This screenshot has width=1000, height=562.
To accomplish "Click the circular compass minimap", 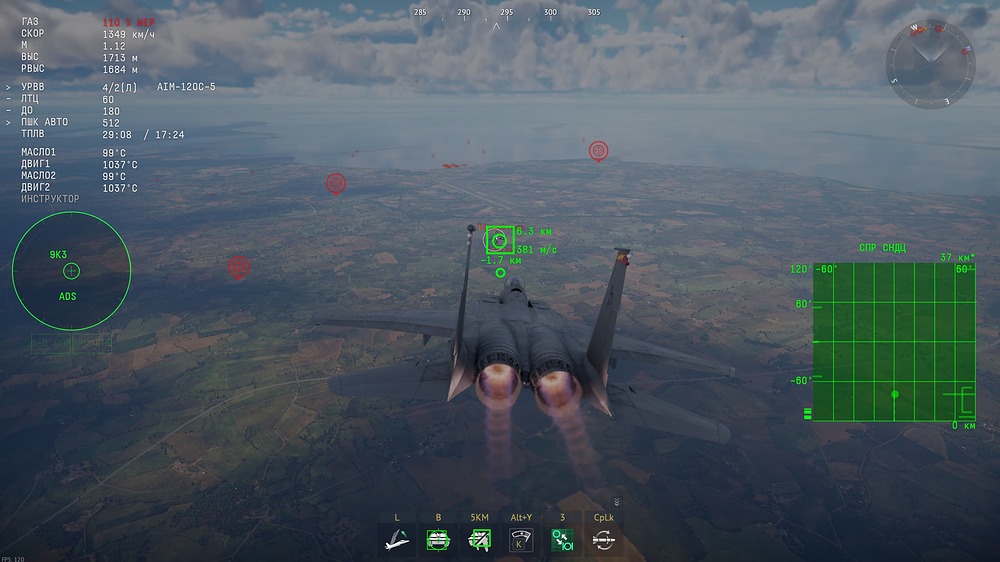I will [x=932, y=66].
